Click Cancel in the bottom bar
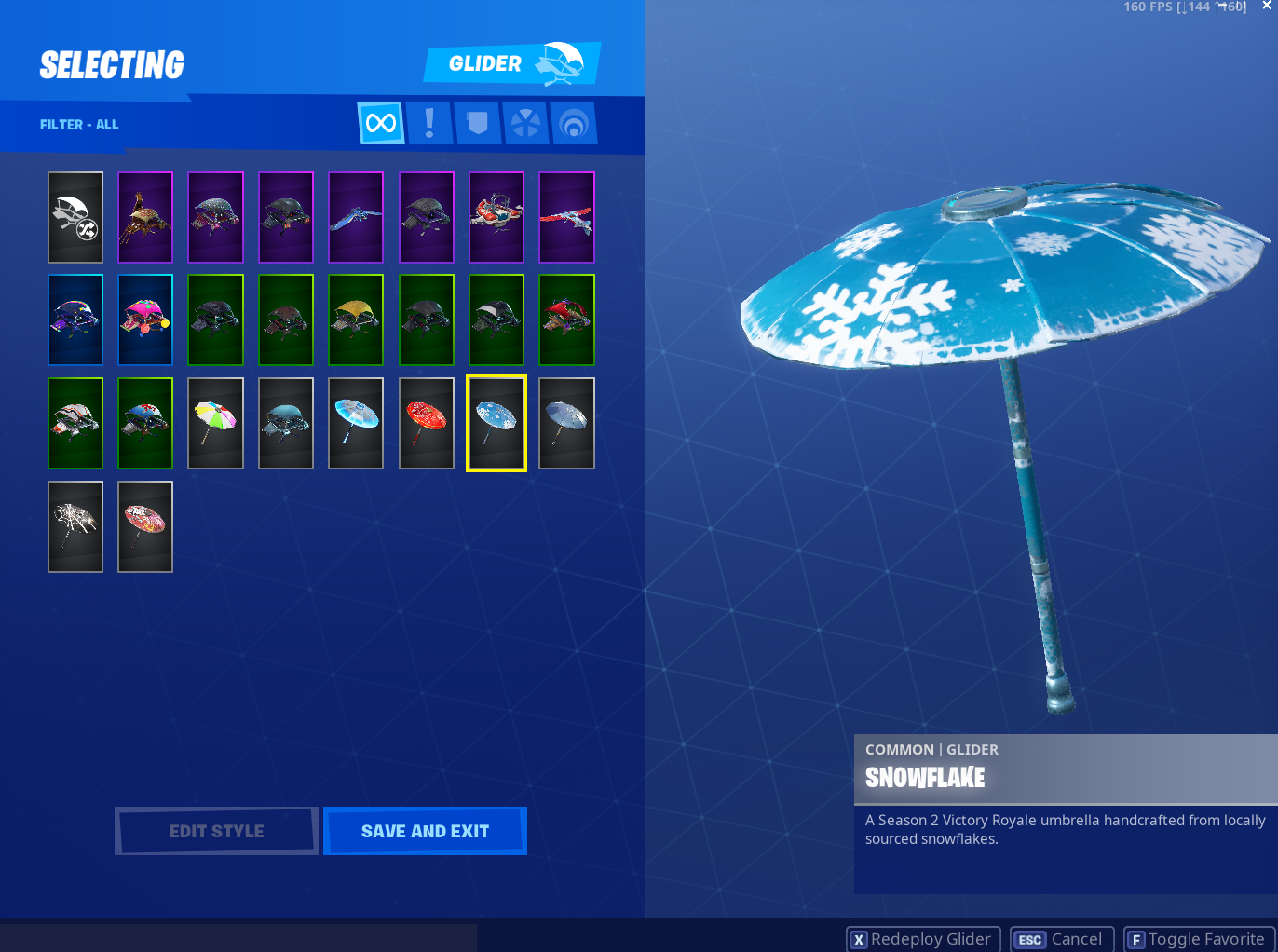This screenshot has width=1278, height=952. [x=1061, y=939]
